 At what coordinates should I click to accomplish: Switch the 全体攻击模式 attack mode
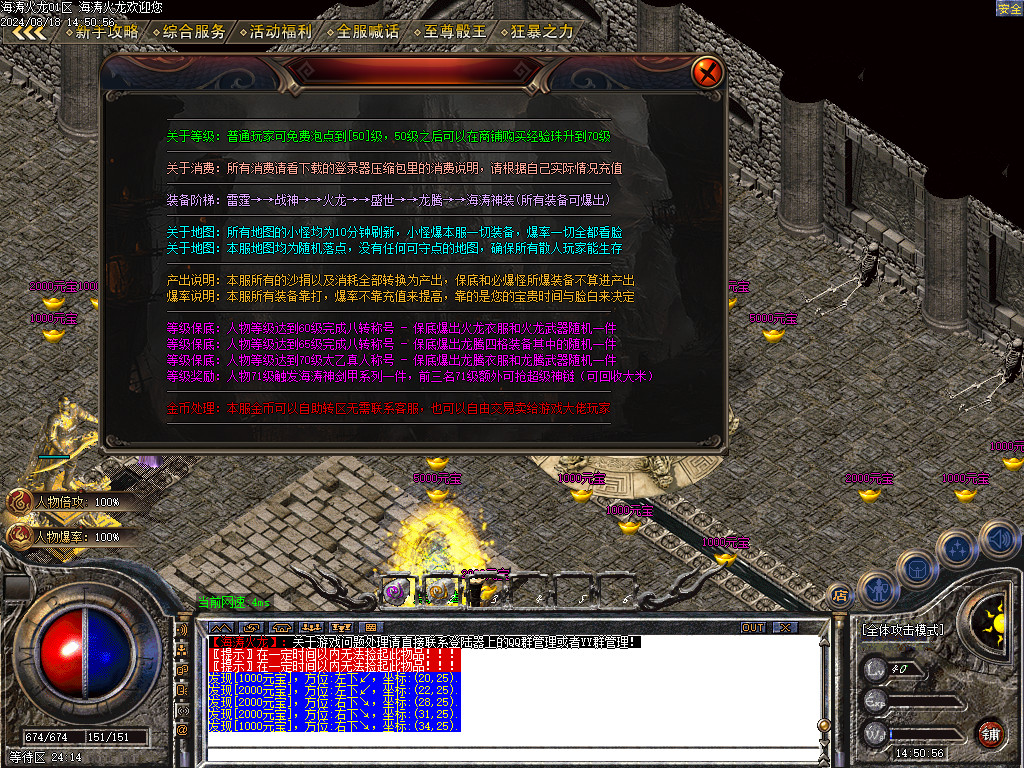(902, 631)
